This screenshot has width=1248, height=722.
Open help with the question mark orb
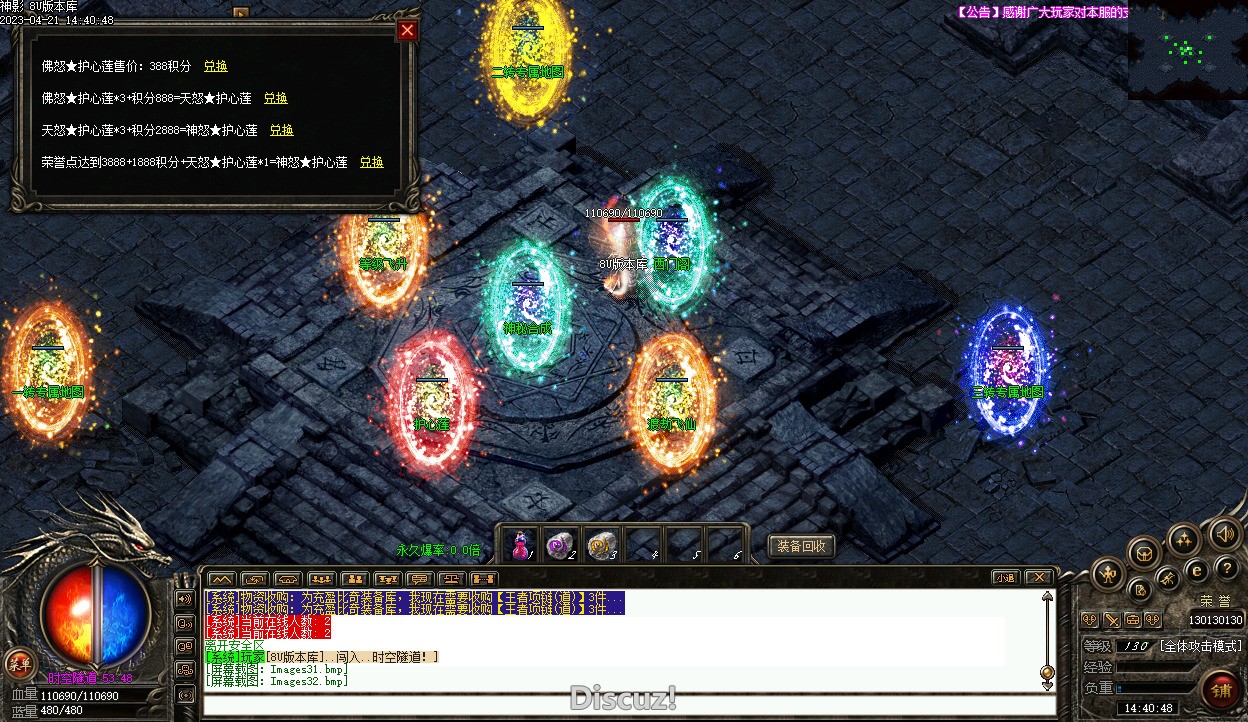[x=1227, y=568]
